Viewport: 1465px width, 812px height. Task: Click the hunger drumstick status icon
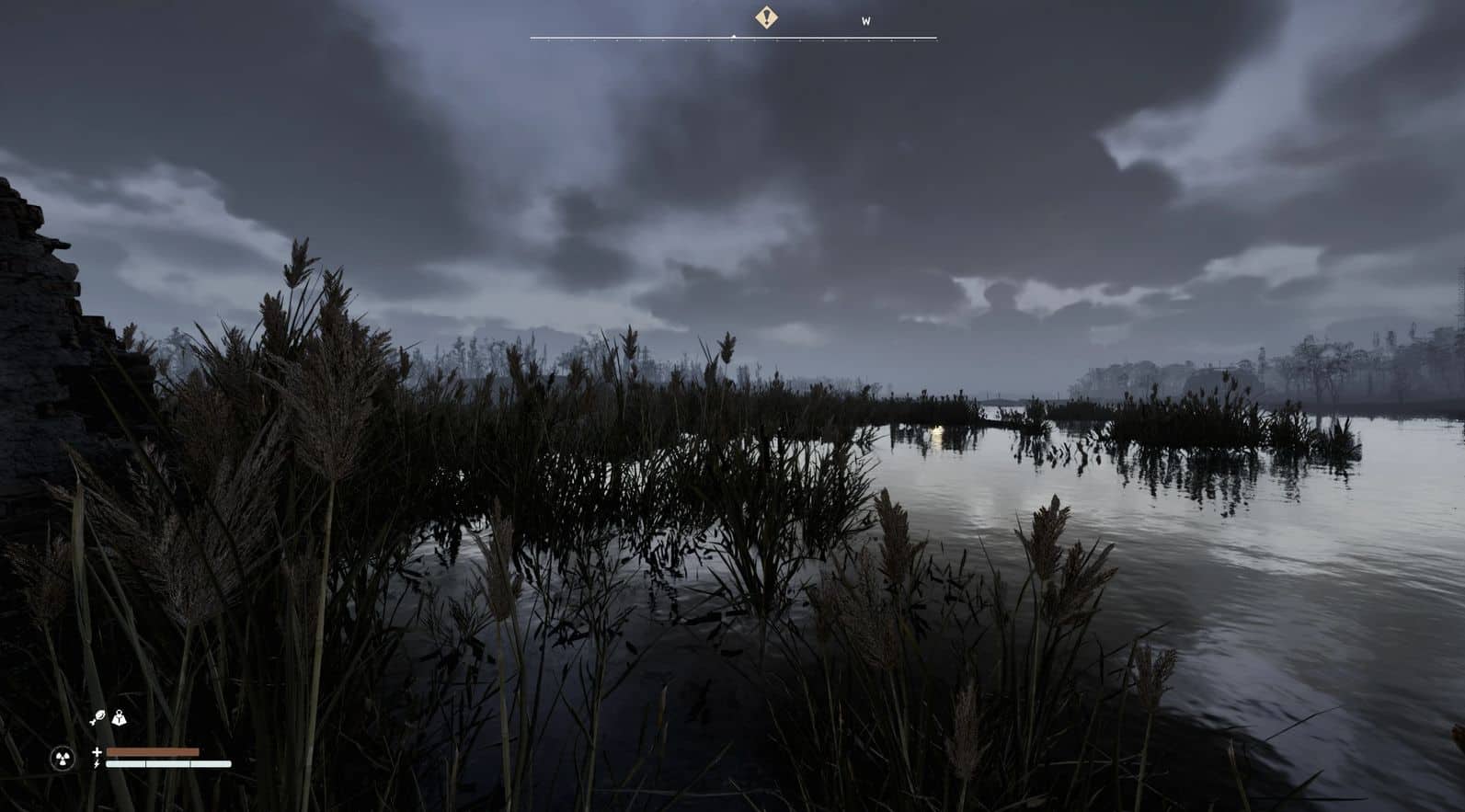[x=97, y=718]
